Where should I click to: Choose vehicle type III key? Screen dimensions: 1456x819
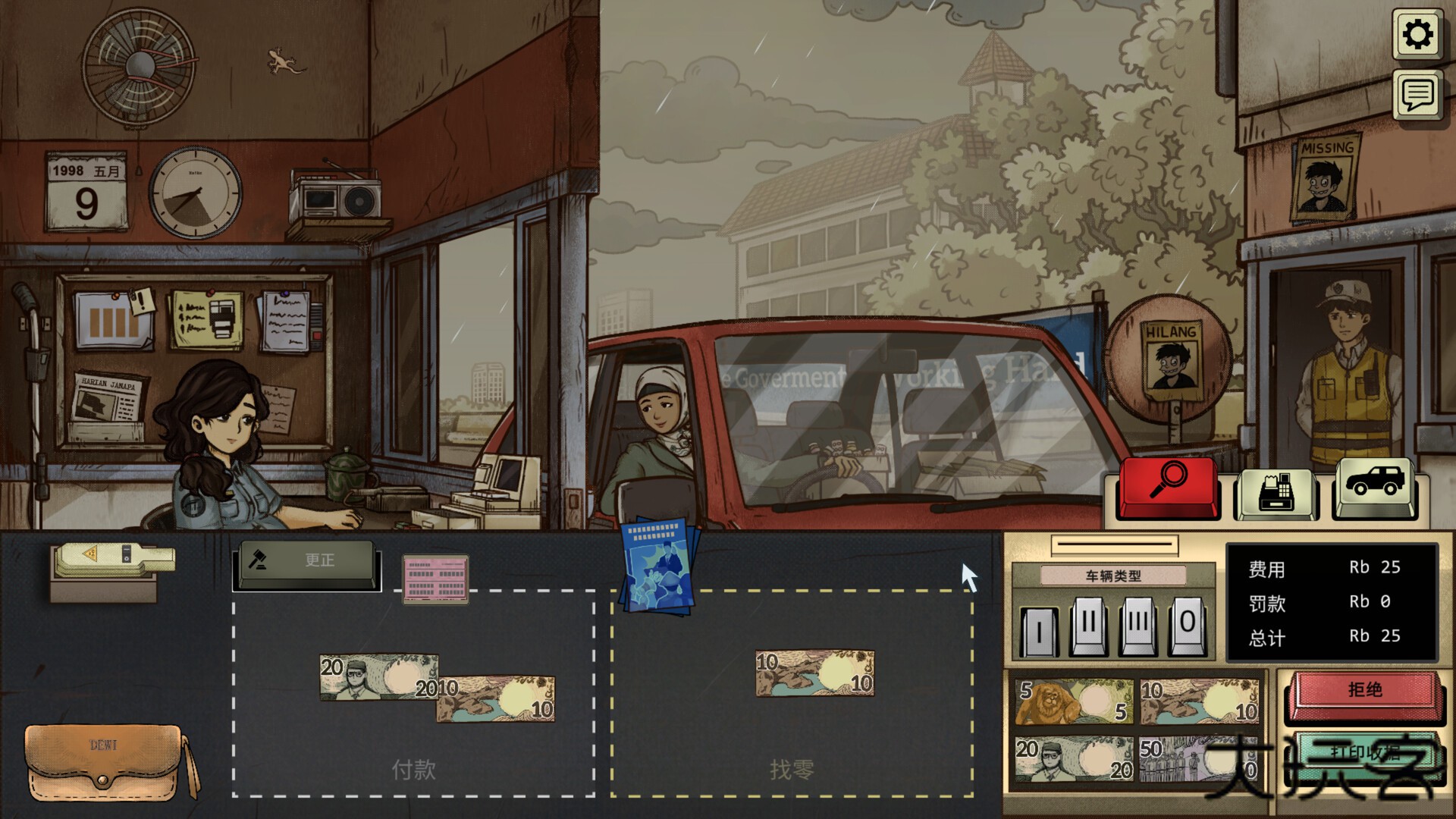click(1138, 627)
